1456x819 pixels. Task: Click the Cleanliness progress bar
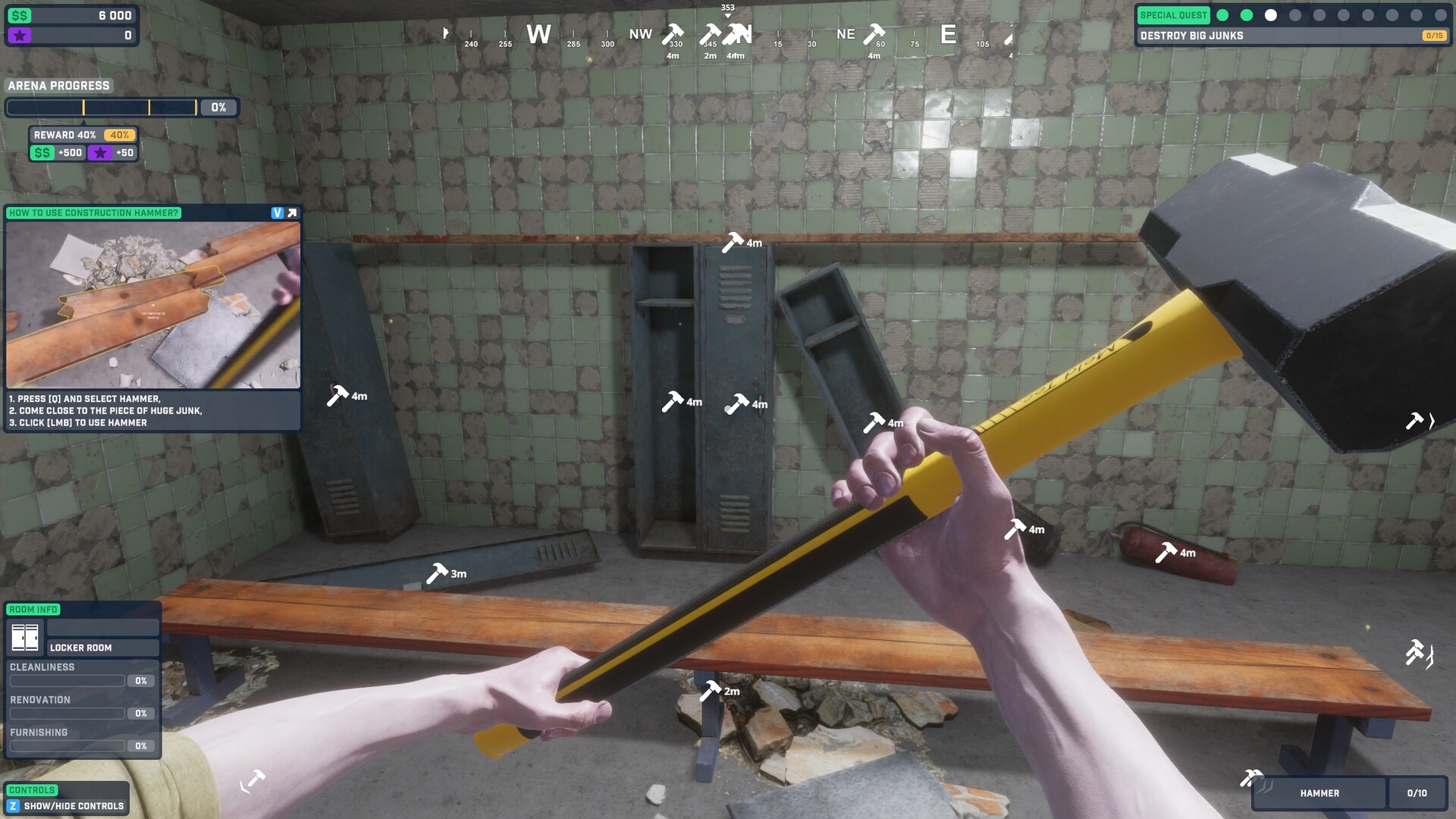pyautogui.click(x=67, y=680)
